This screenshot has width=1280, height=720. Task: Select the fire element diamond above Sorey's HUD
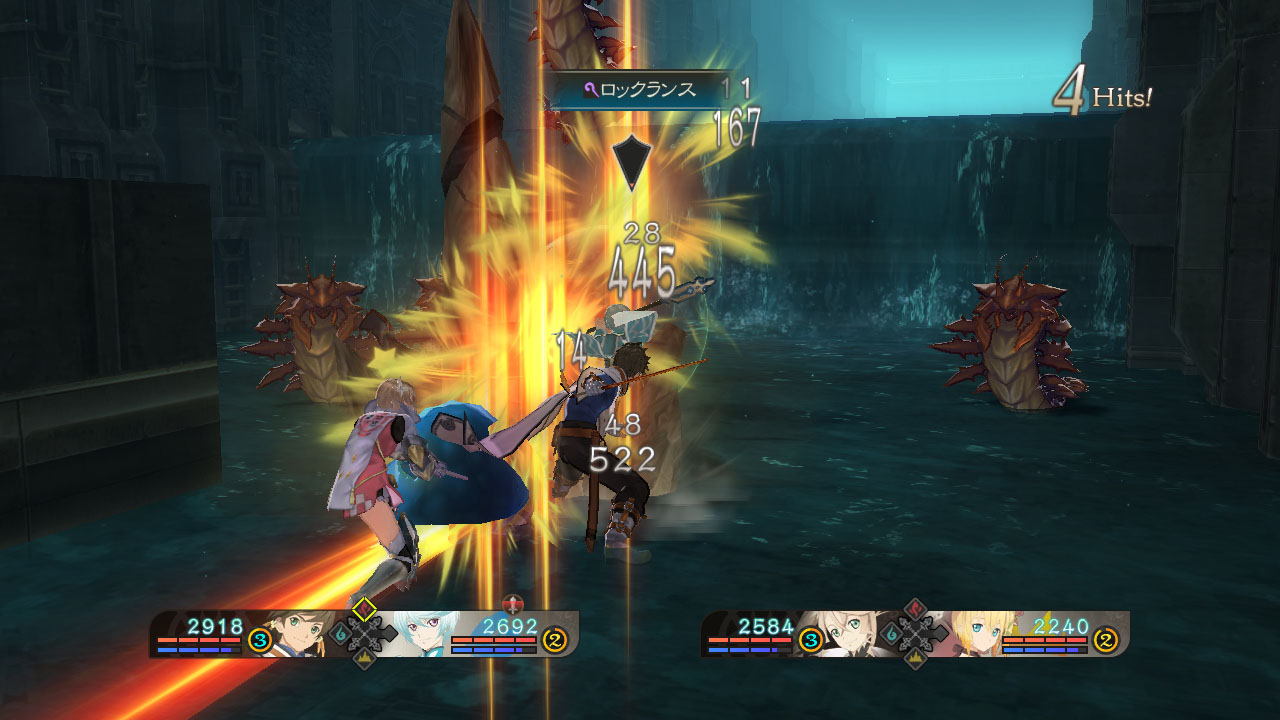coord(362,608)
